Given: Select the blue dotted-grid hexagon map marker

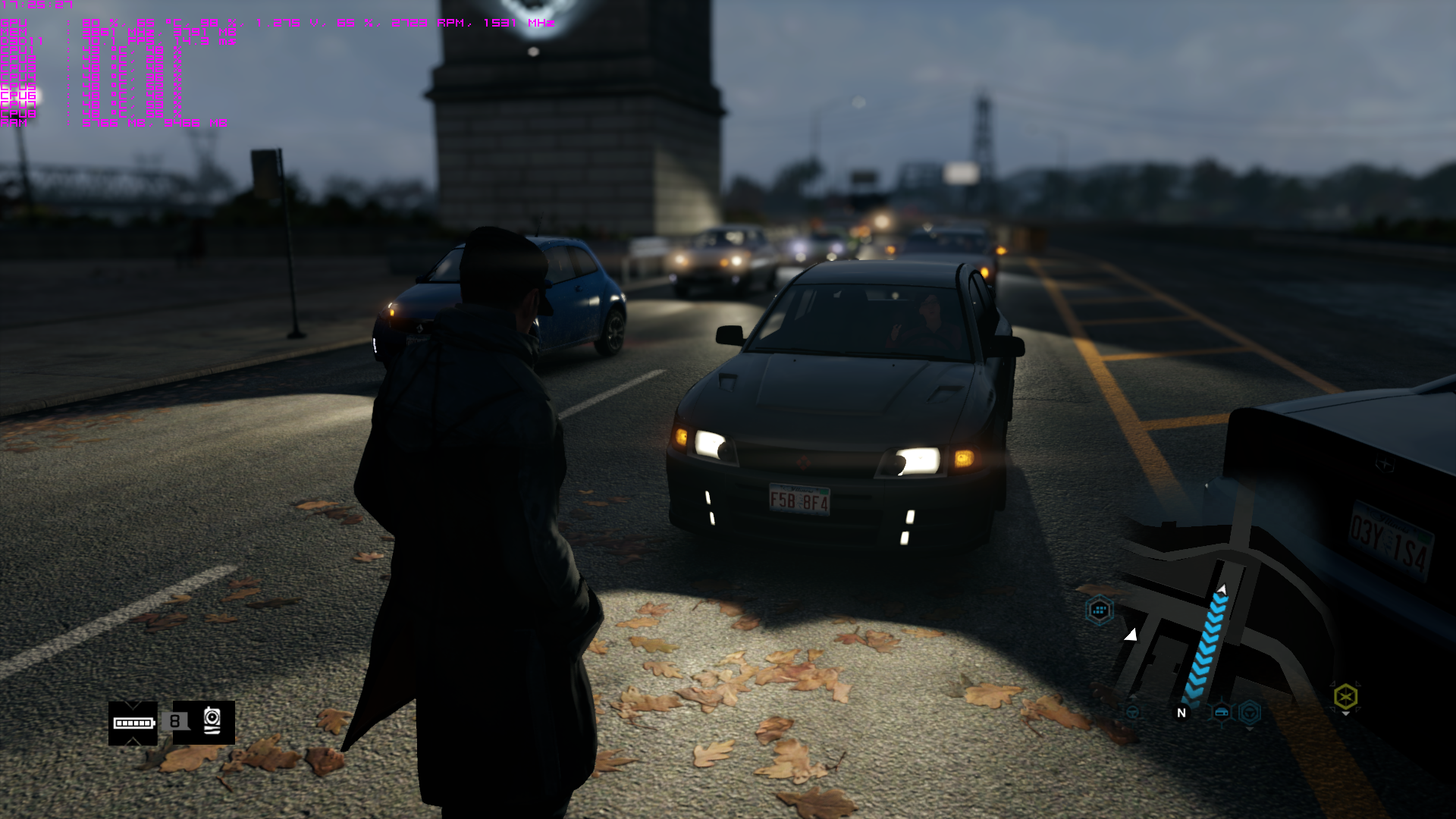Looking at the screenshot, I should point(1099,610).
